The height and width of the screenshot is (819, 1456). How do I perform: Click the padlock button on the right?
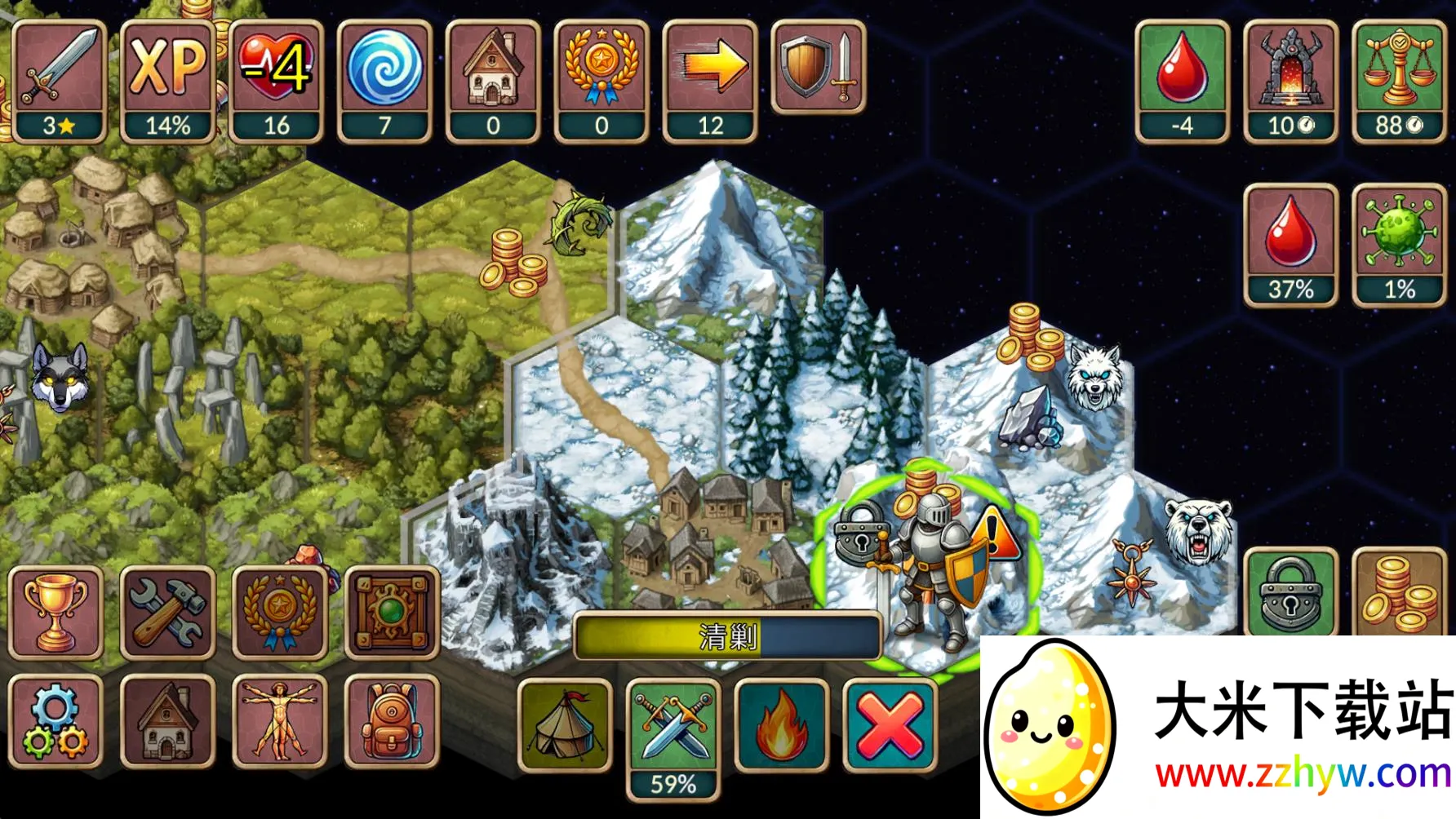(1290, 593)
